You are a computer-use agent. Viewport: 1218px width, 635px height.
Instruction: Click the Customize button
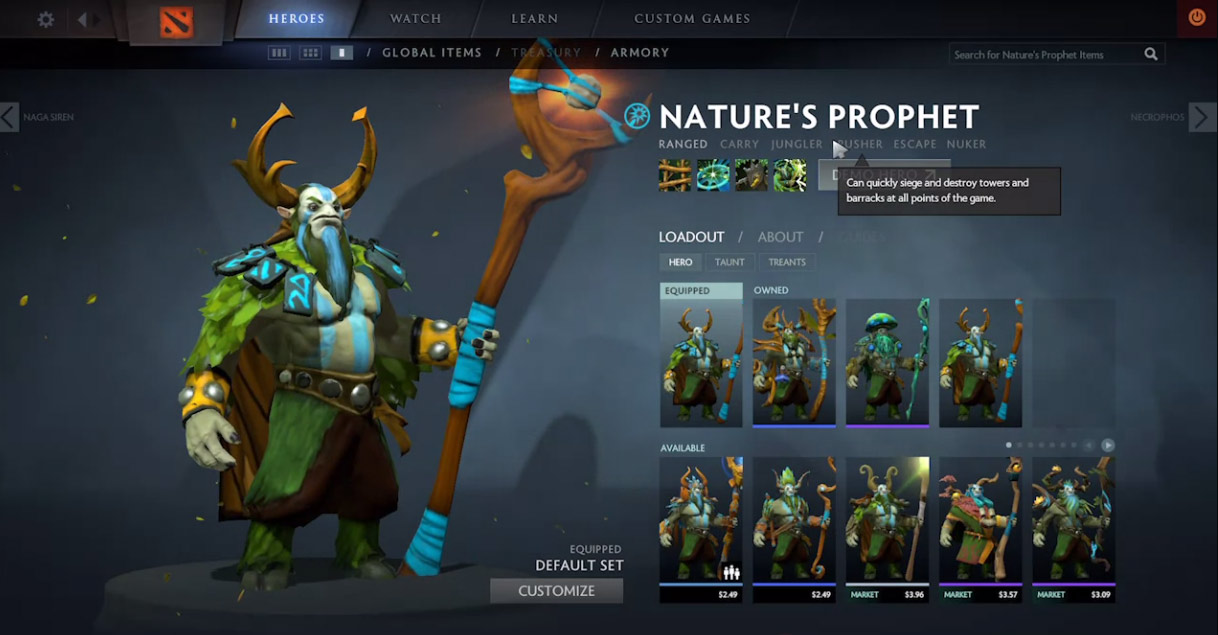[x=556, y=591]
